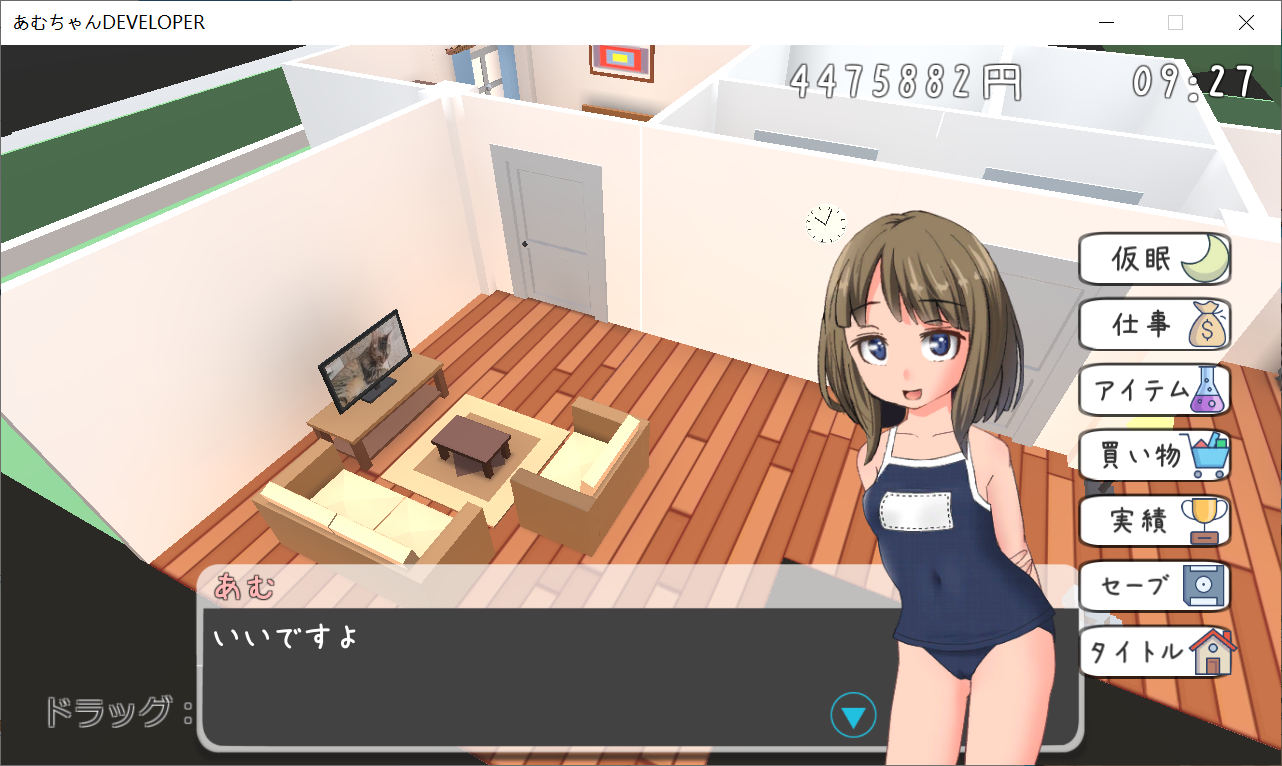
Task: Select the money bag icon beside 仕事
Action: click(x=1205, y=325)
